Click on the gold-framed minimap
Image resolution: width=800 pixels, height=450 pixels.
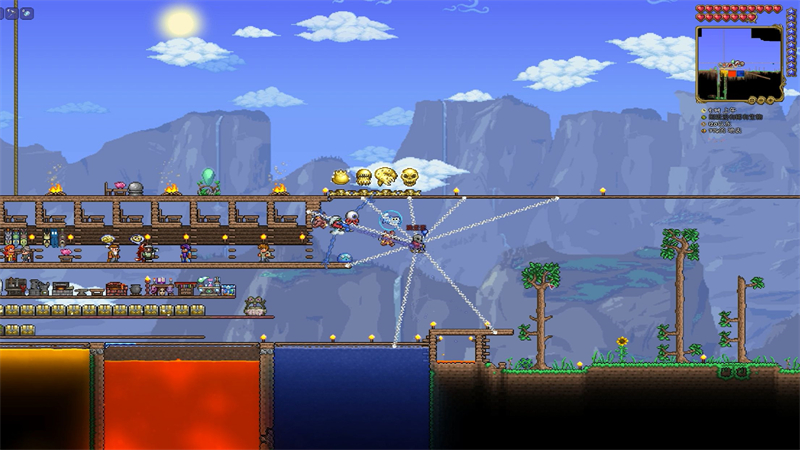pyautogui.click(x=739, y=63)
